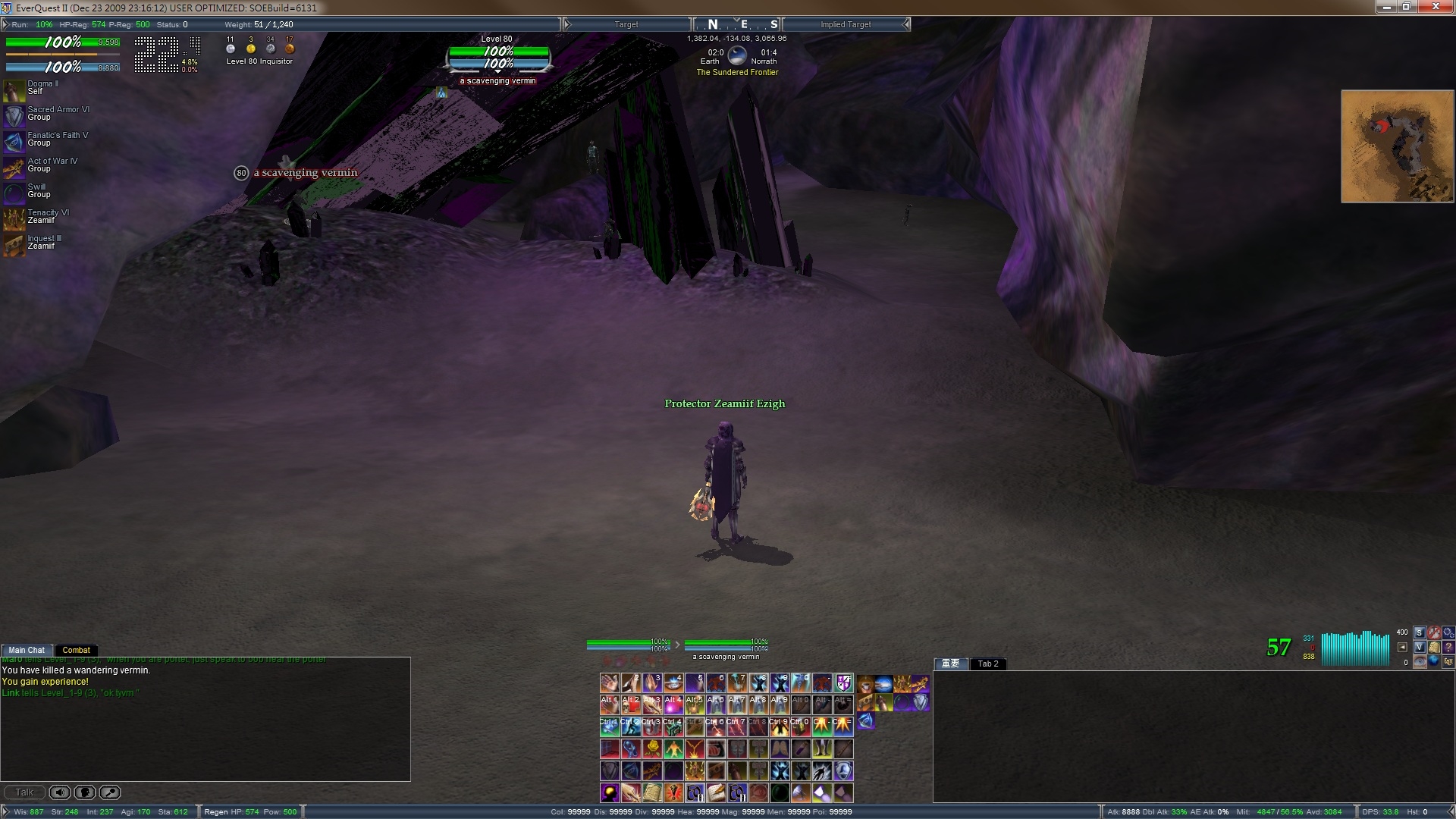Image resolution: width=1456 pixels, height=819 pixels.
Task: Cast the skull ability on Alt 2
Action: [x=631, y=705]
